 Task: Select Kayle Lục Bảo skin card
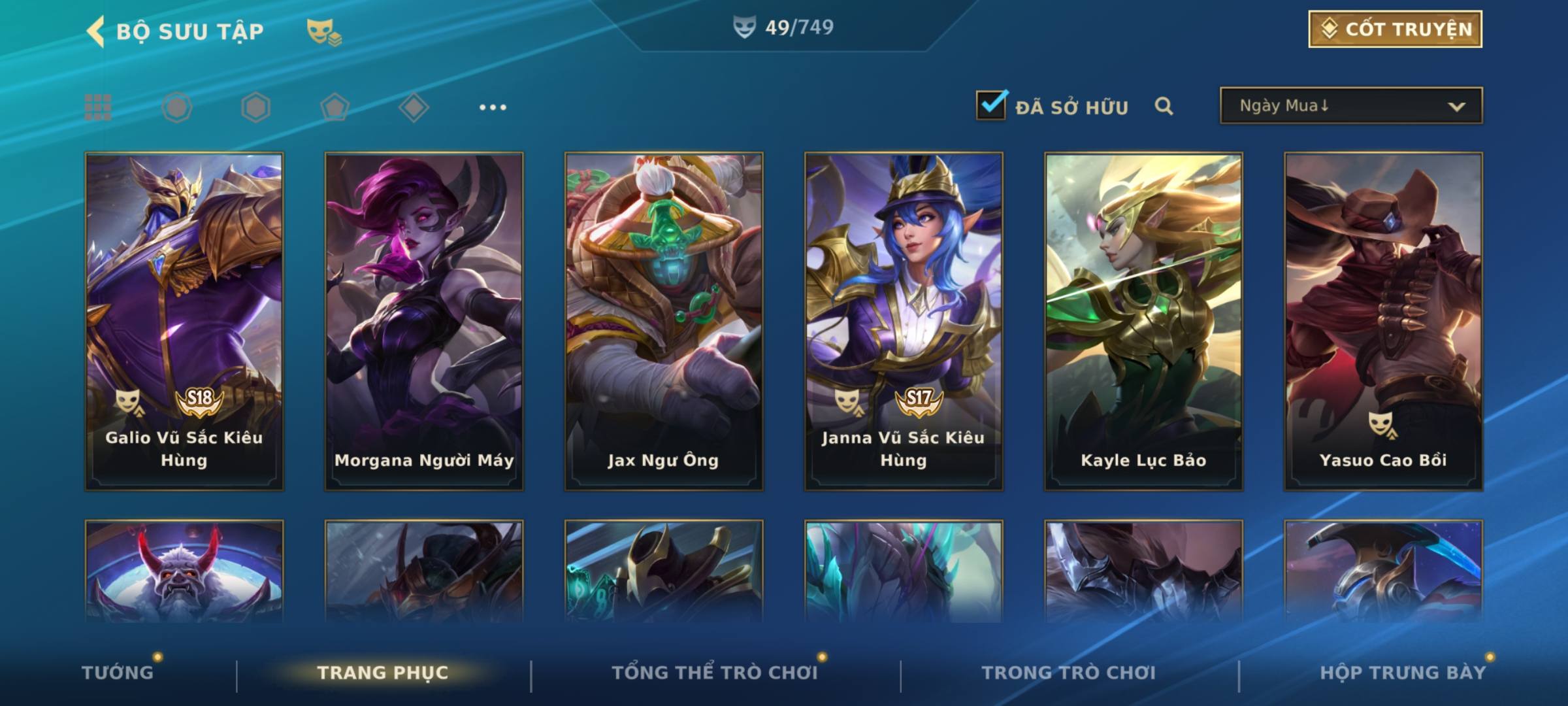1143,320
